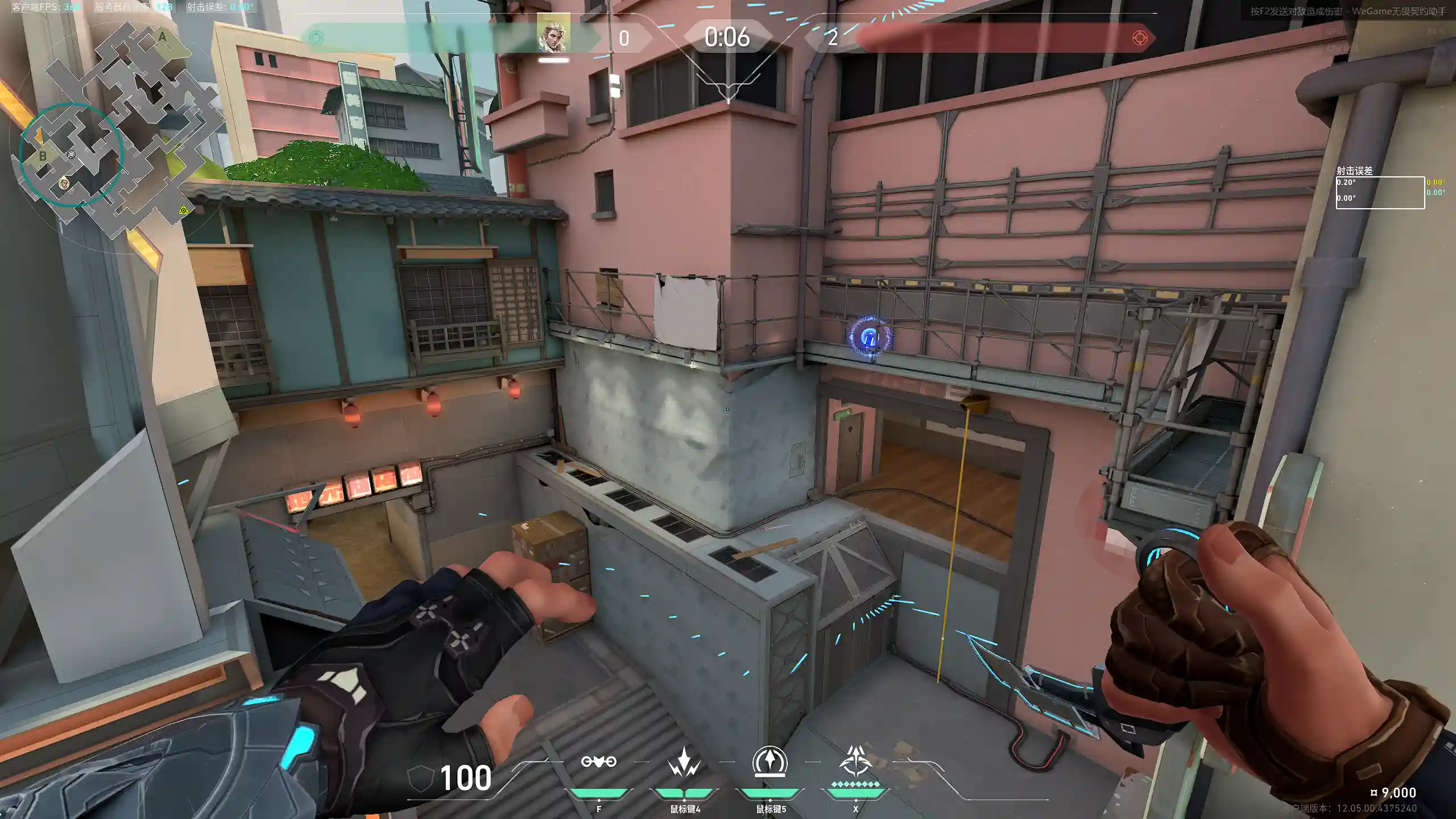Click the yellow triangle marker on minimap
Image resolution: width=1456 pixels, height=819 pixels.
183,210
